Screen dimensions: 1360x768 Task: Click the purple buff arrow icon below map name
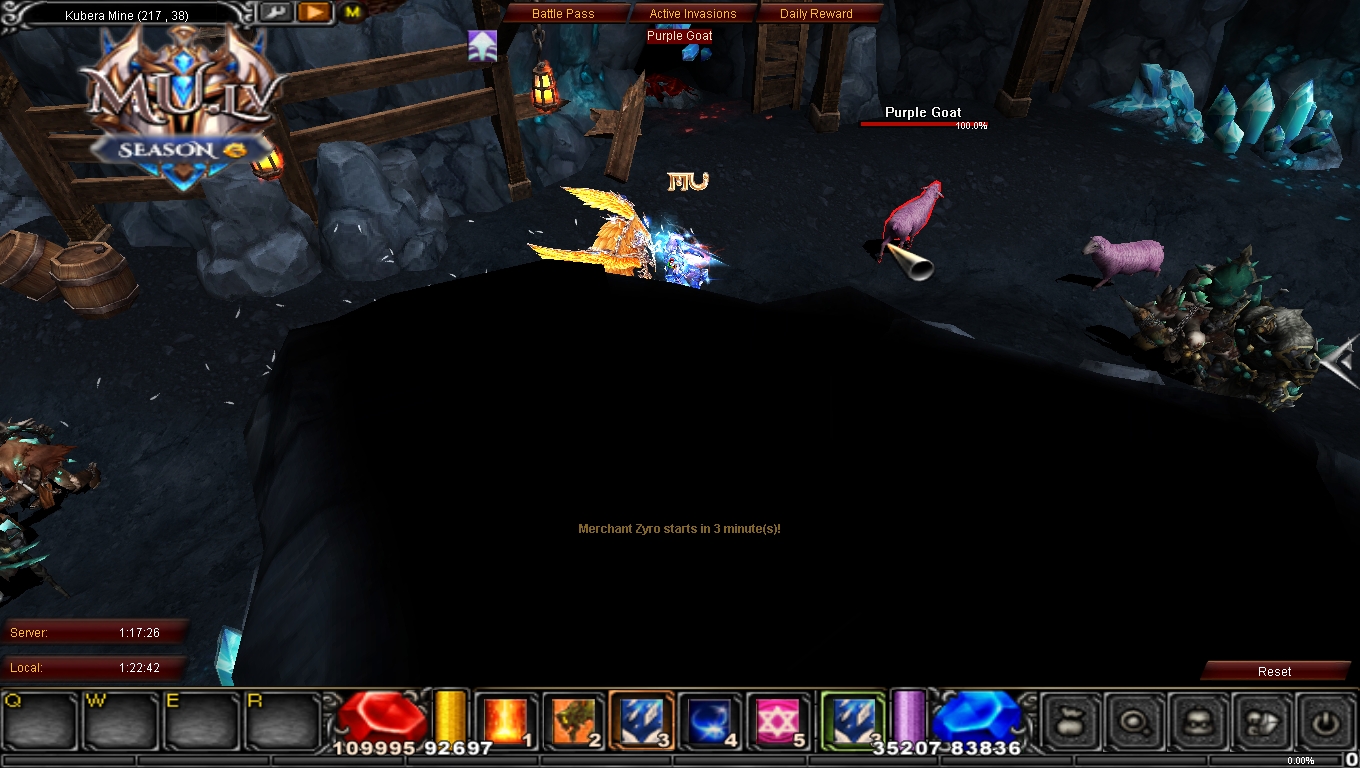click(482, 45)
